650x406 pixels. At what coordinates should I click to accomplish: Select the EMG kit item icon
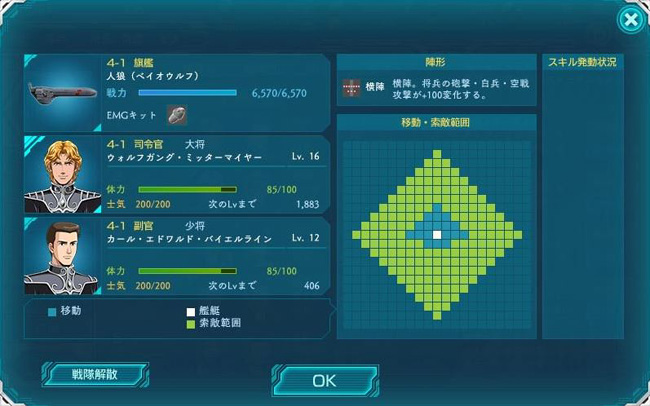click(x=176, y=115)
